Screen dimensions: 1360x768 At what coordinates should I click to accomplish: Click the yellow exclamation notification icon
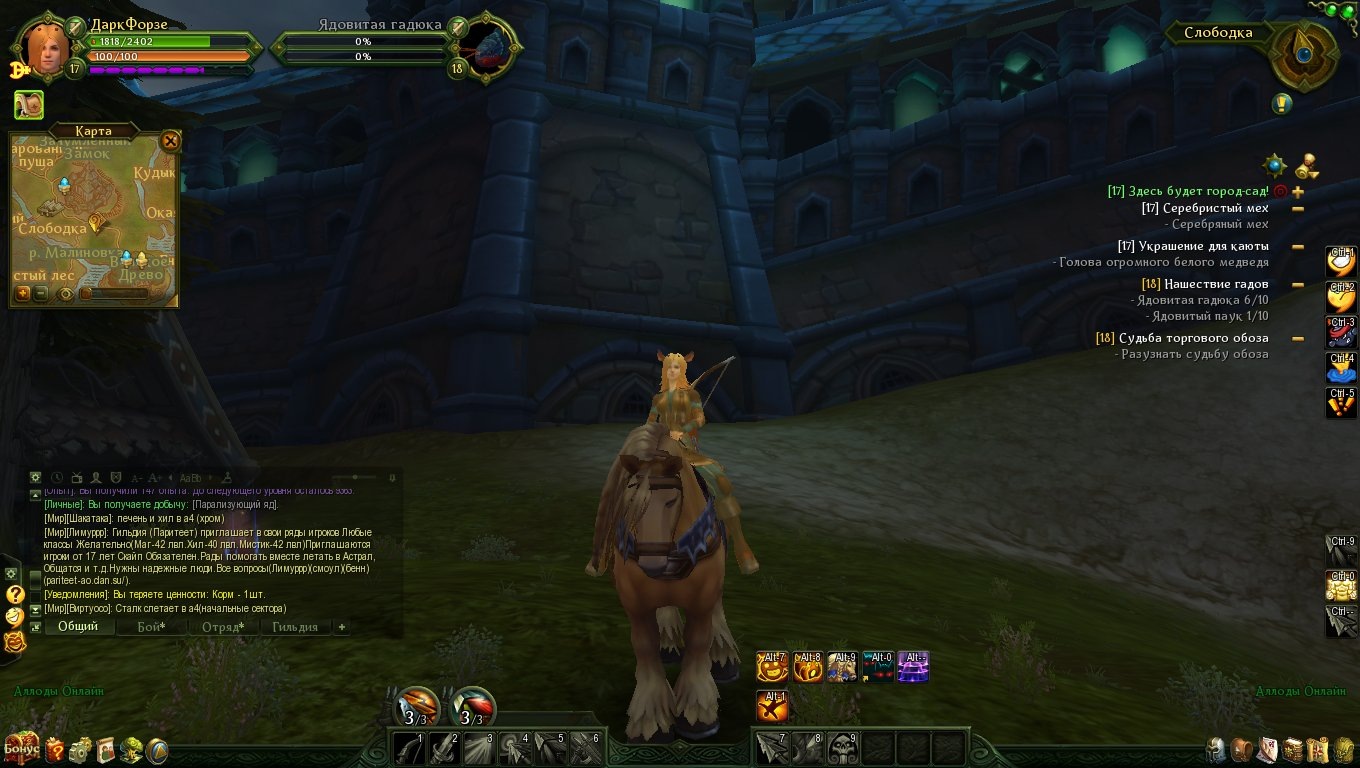tap(1282, 103)
